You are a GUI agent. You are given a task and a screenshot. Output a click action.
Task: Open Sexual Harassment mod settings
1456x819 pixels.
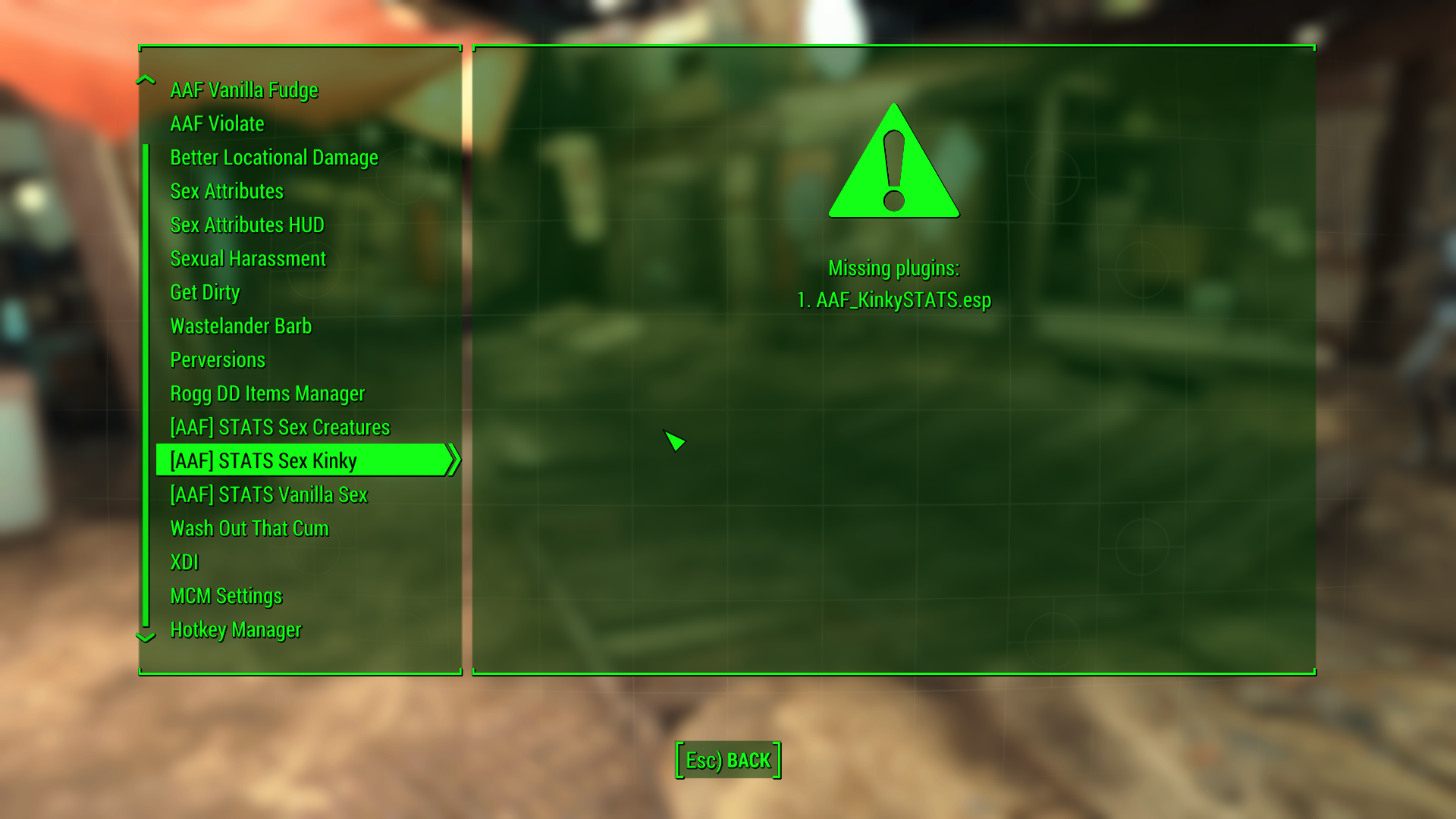(x=248, y=259)
